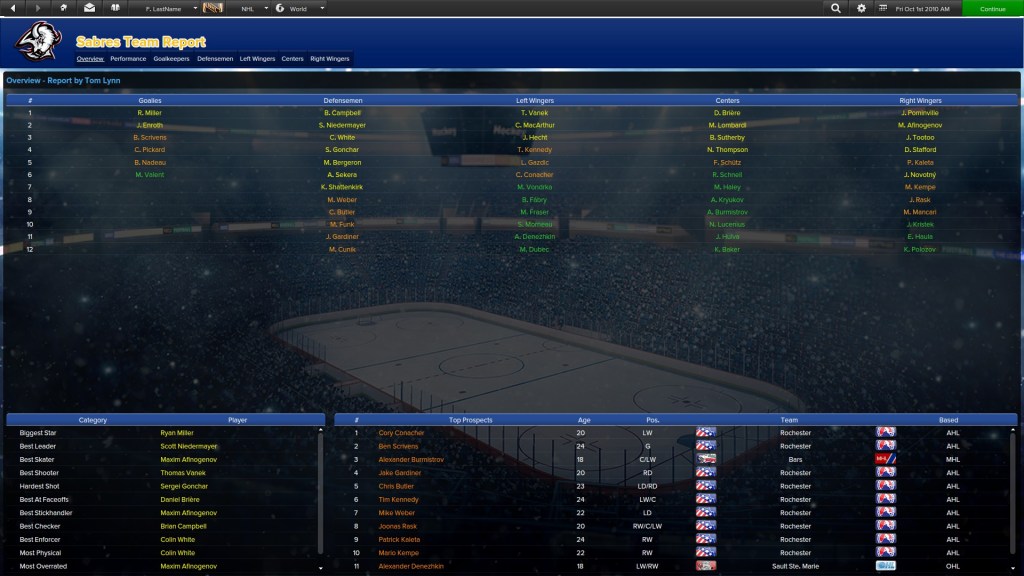The height and width of the screenshot is (576, 1024).
Task: Open the NHL league dropdown
Action: 253,8
